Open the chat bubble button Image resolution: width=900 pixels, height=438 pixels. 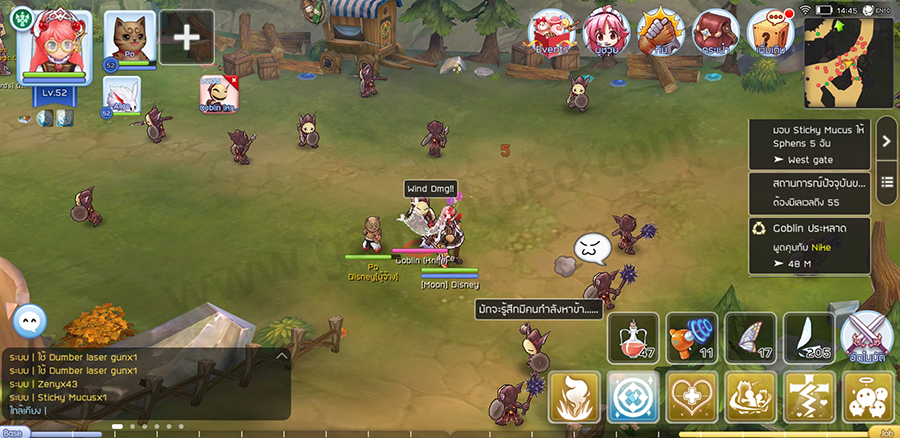click(31, 320)
